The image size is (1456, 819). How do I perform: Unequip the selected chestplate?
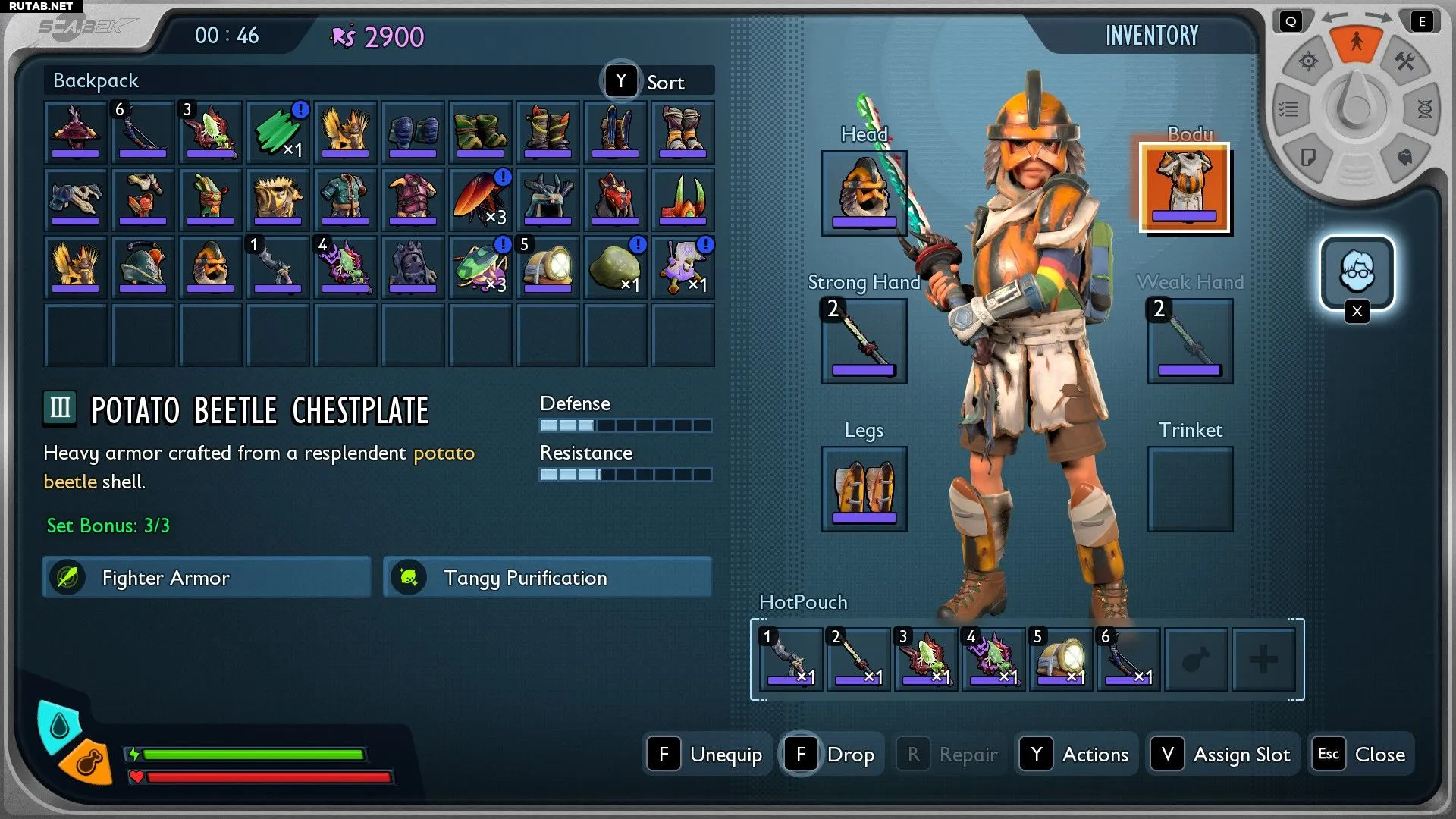[707, 754]
